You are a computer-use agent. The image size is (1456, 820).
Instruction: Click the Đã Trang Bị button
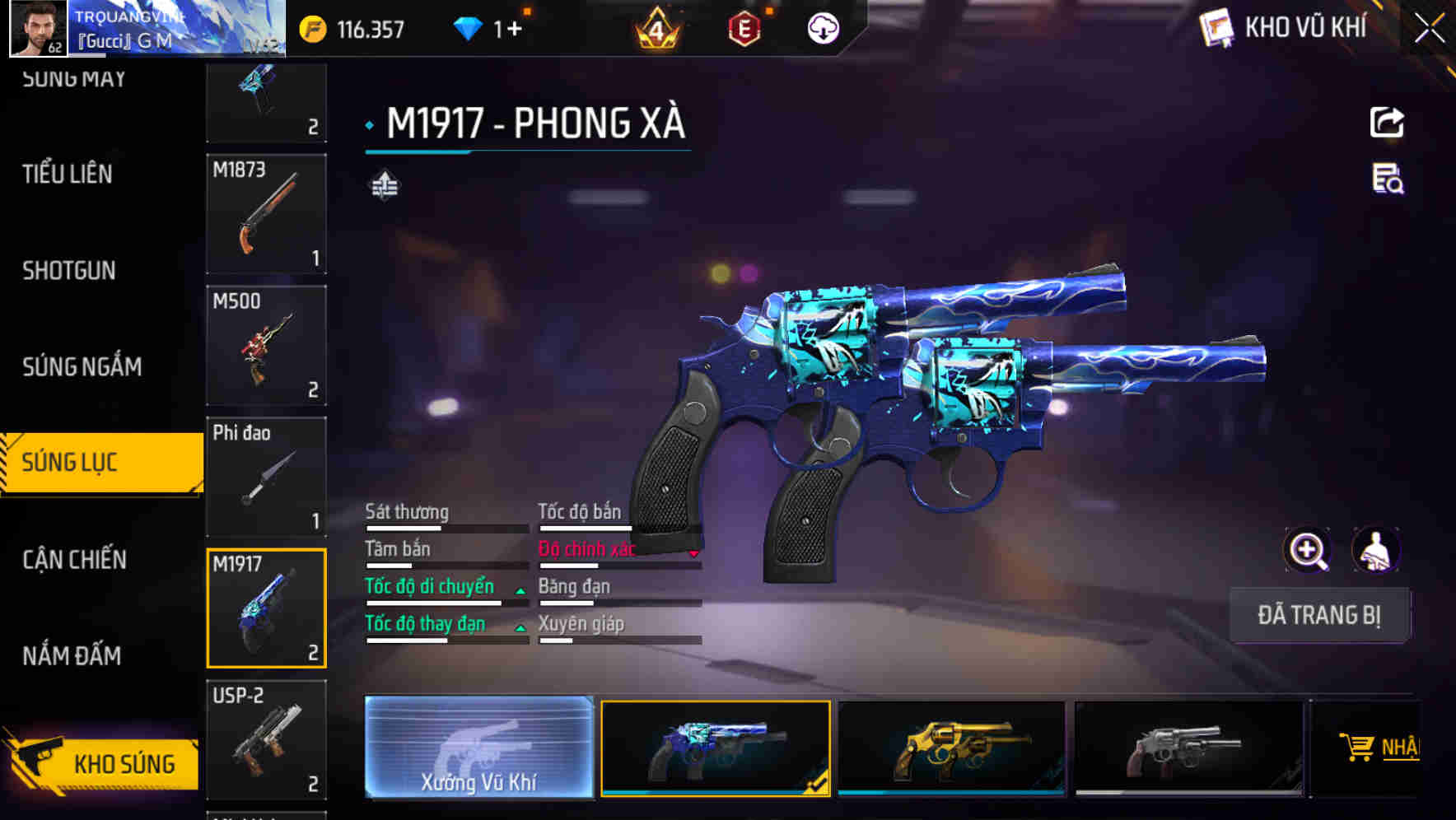click(1318, 615)
